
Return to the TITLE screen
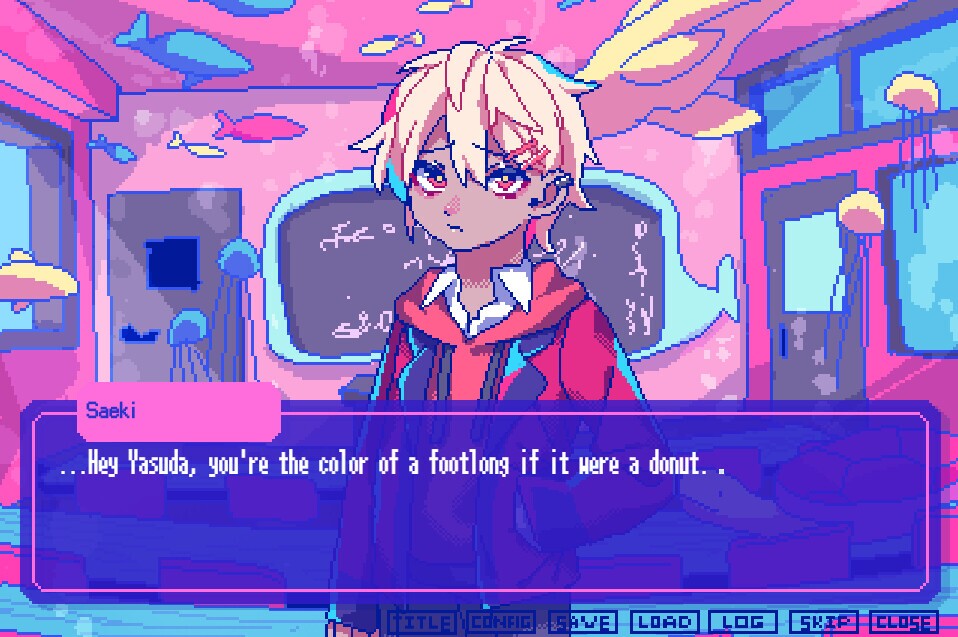click(x=420, y=622)
